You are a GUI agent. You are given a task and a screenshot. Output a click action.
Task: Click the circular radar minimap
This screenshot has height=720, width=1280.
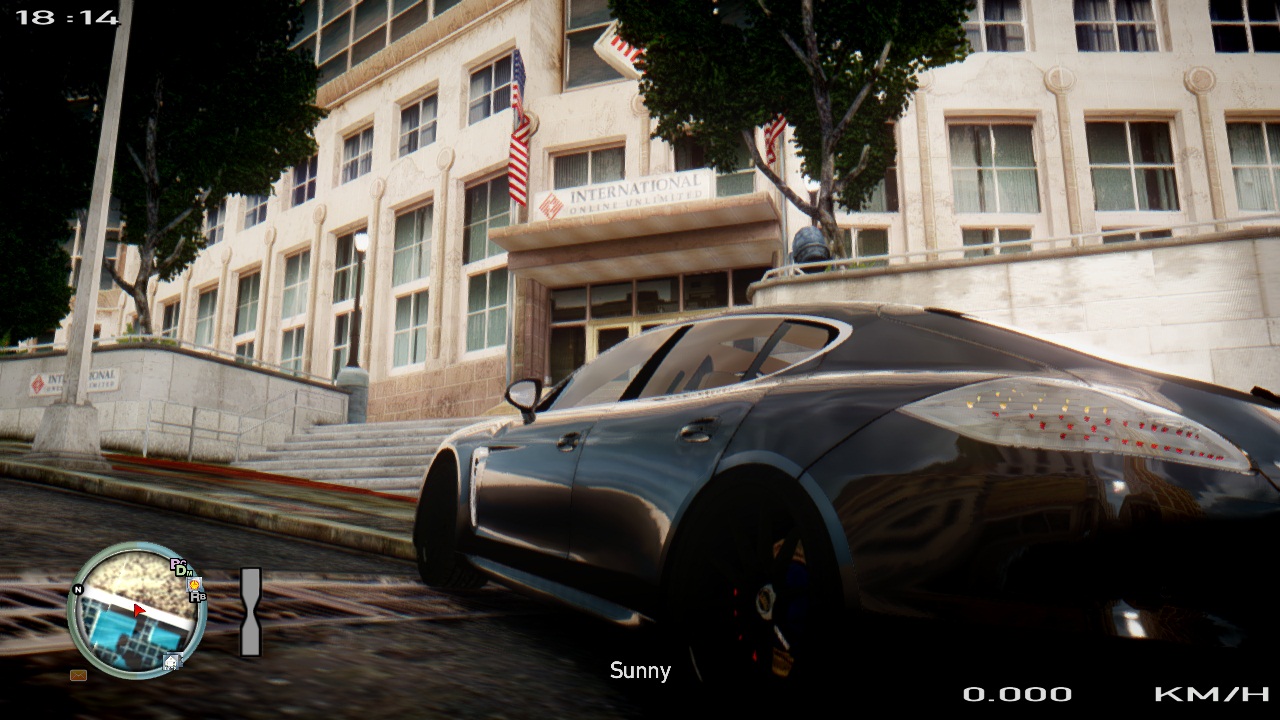(137, 611)
